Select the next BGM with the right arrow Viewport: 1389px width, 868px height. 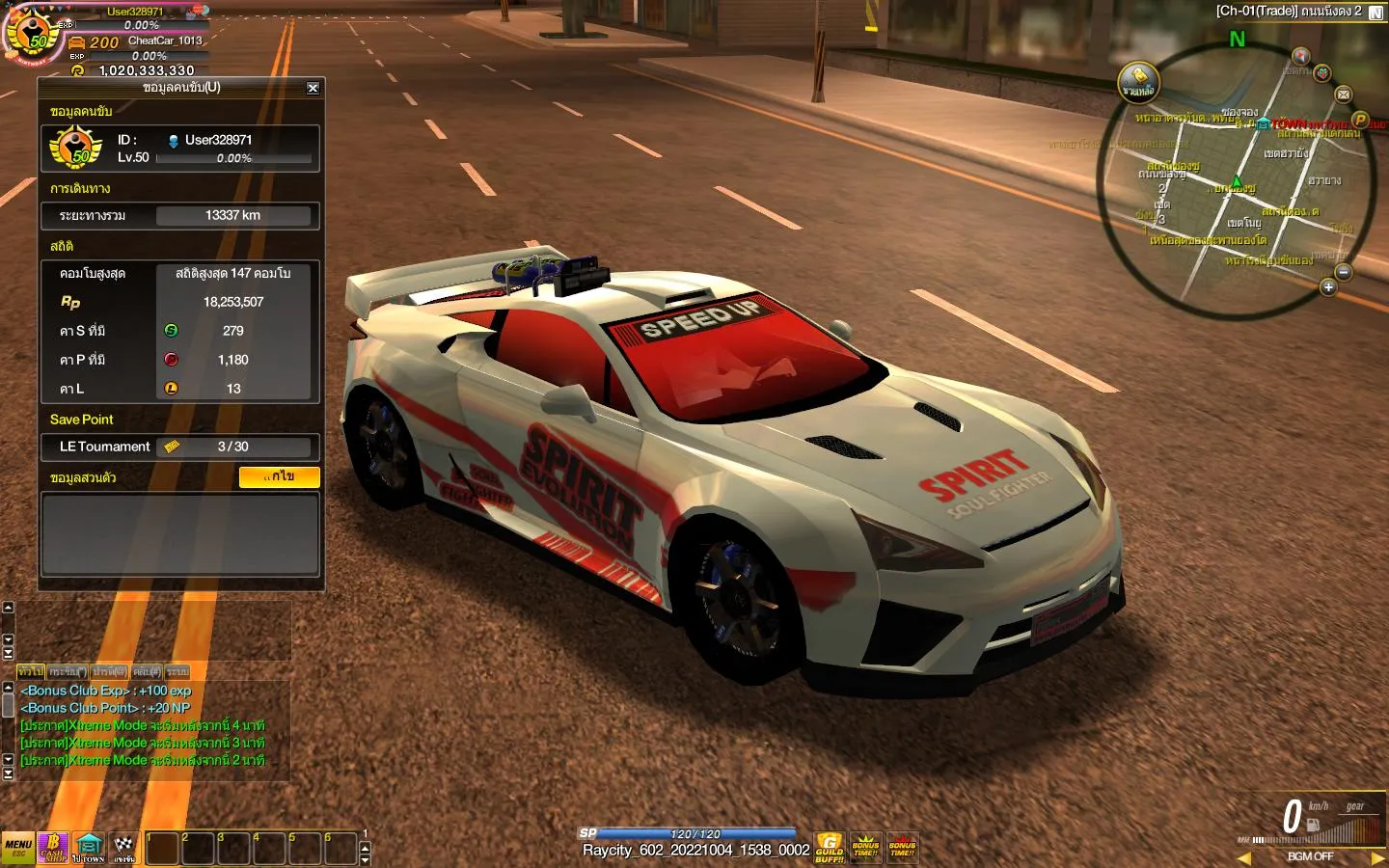(1378, 857)
